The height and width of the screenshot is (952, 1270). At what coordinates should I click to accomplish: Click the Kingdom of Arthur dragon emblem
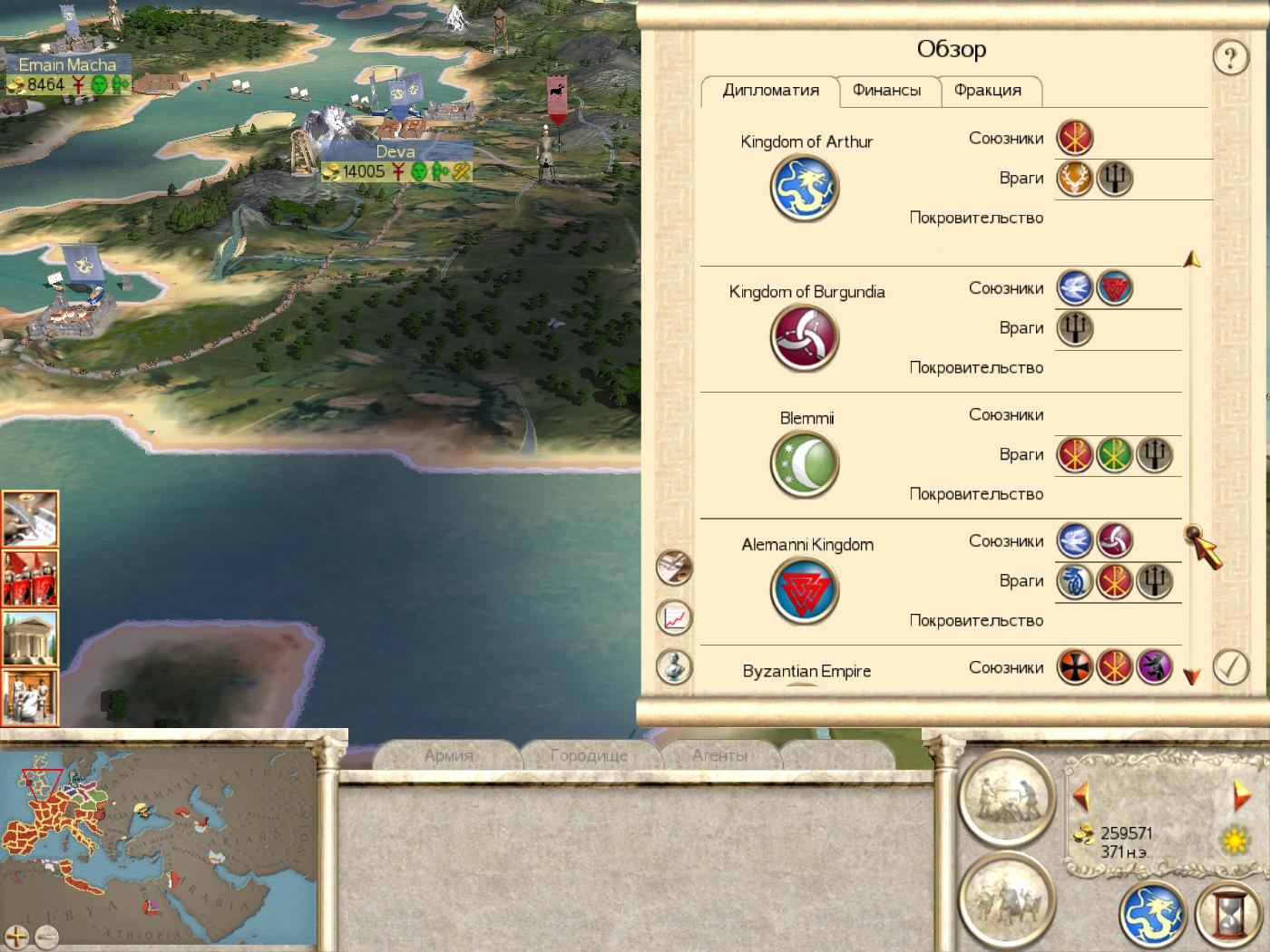(x=805, y=189)
